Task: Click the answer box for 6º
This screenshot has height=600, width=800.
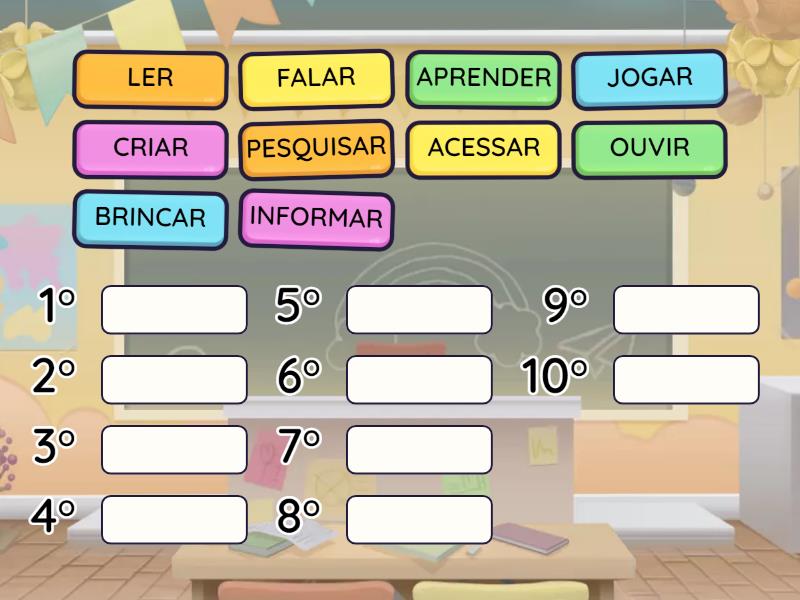Action: click(x=419, y=379)
